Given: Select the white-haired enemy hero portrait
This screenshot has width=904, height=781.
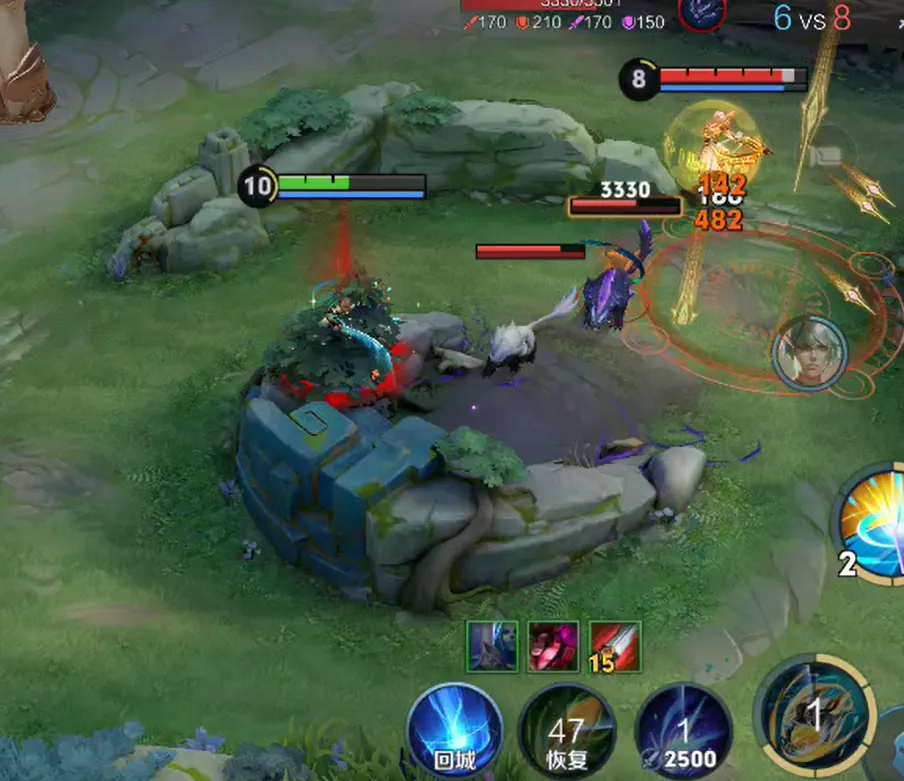Looking at the screenshot, I should click(x=809, y=354).
